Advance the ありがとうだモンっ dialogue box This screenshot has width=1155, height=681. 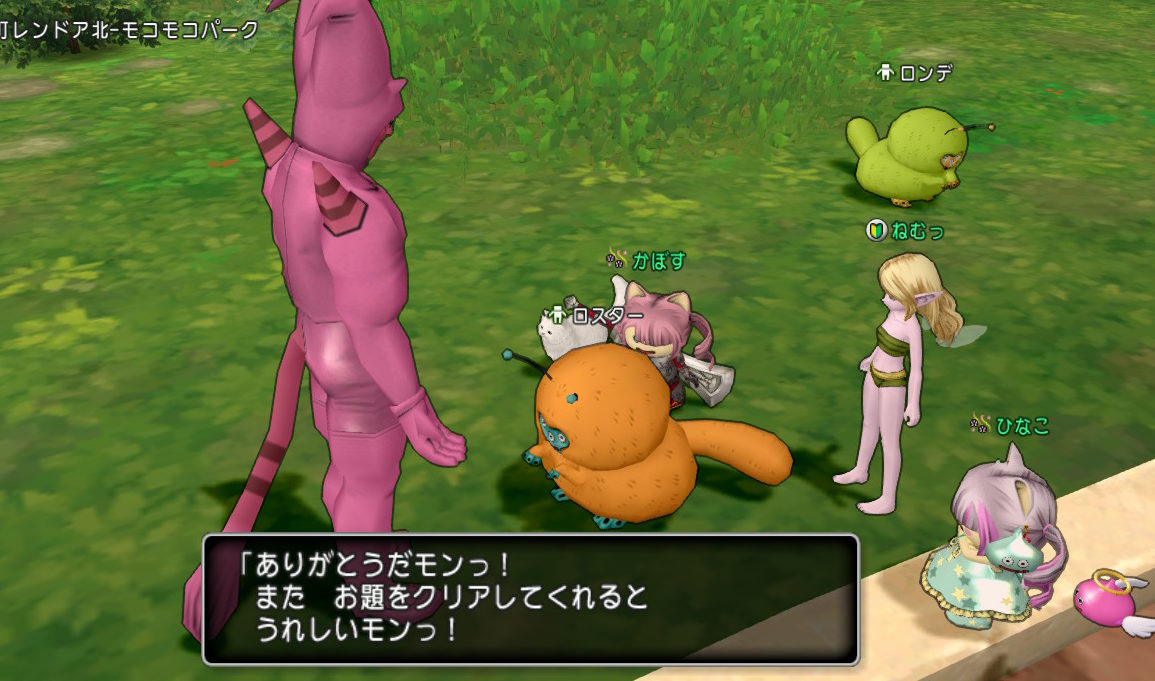530,599
